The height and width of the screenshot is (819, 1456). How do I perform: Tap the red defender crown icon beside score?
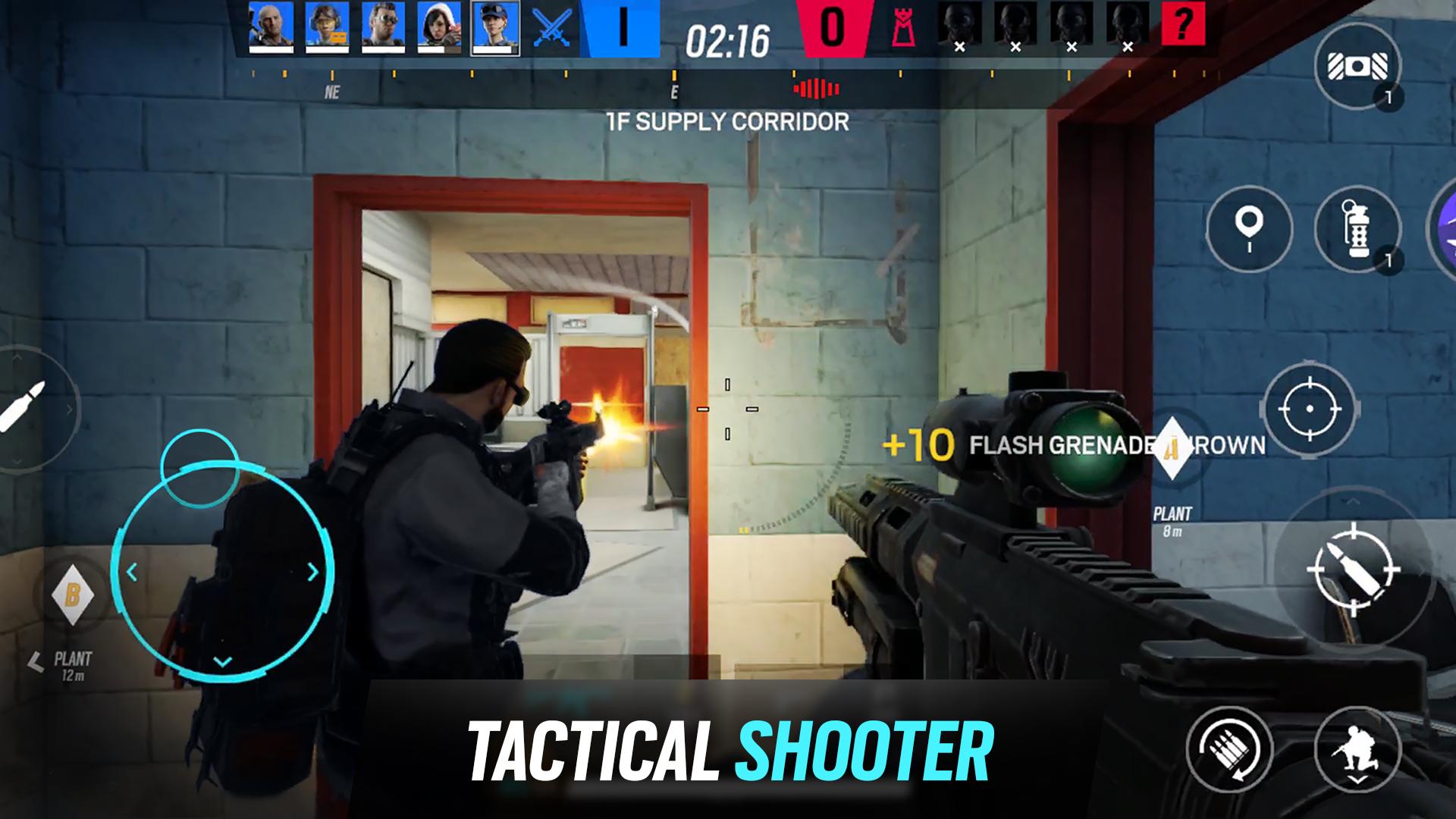click(x=902, y=28)
